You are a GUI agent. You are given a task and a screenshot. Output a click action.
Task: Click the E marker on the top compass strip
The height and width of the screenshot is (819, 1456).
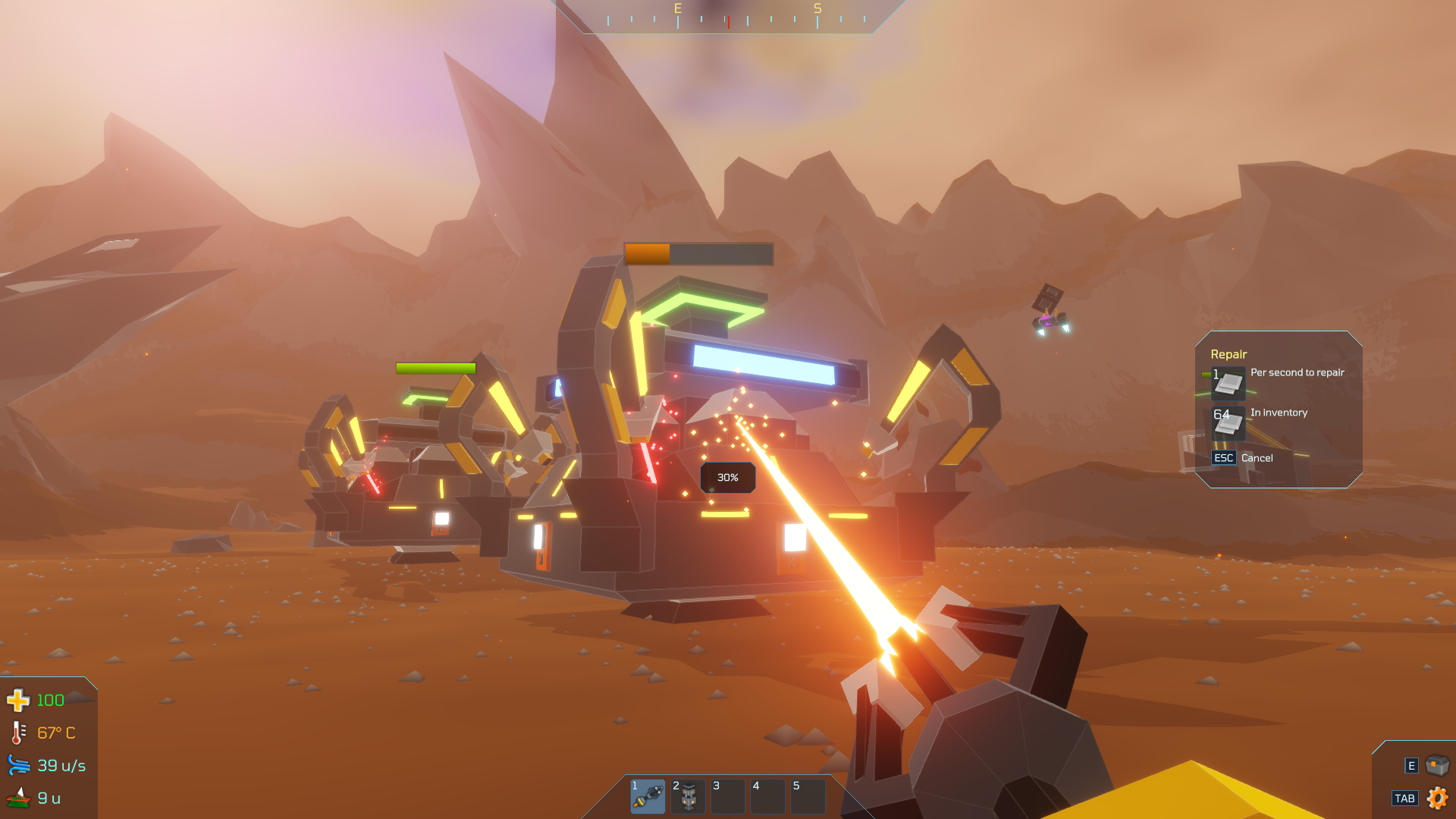click(x=677, y=9)
